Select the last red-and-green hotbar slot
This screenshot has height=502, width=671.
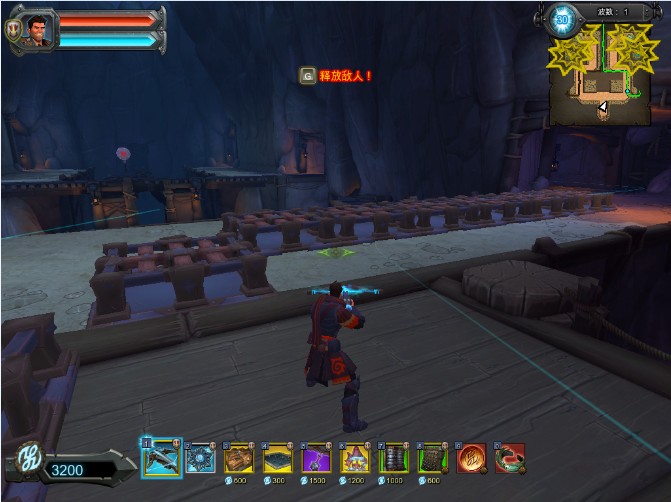click(x=511, y=458)
